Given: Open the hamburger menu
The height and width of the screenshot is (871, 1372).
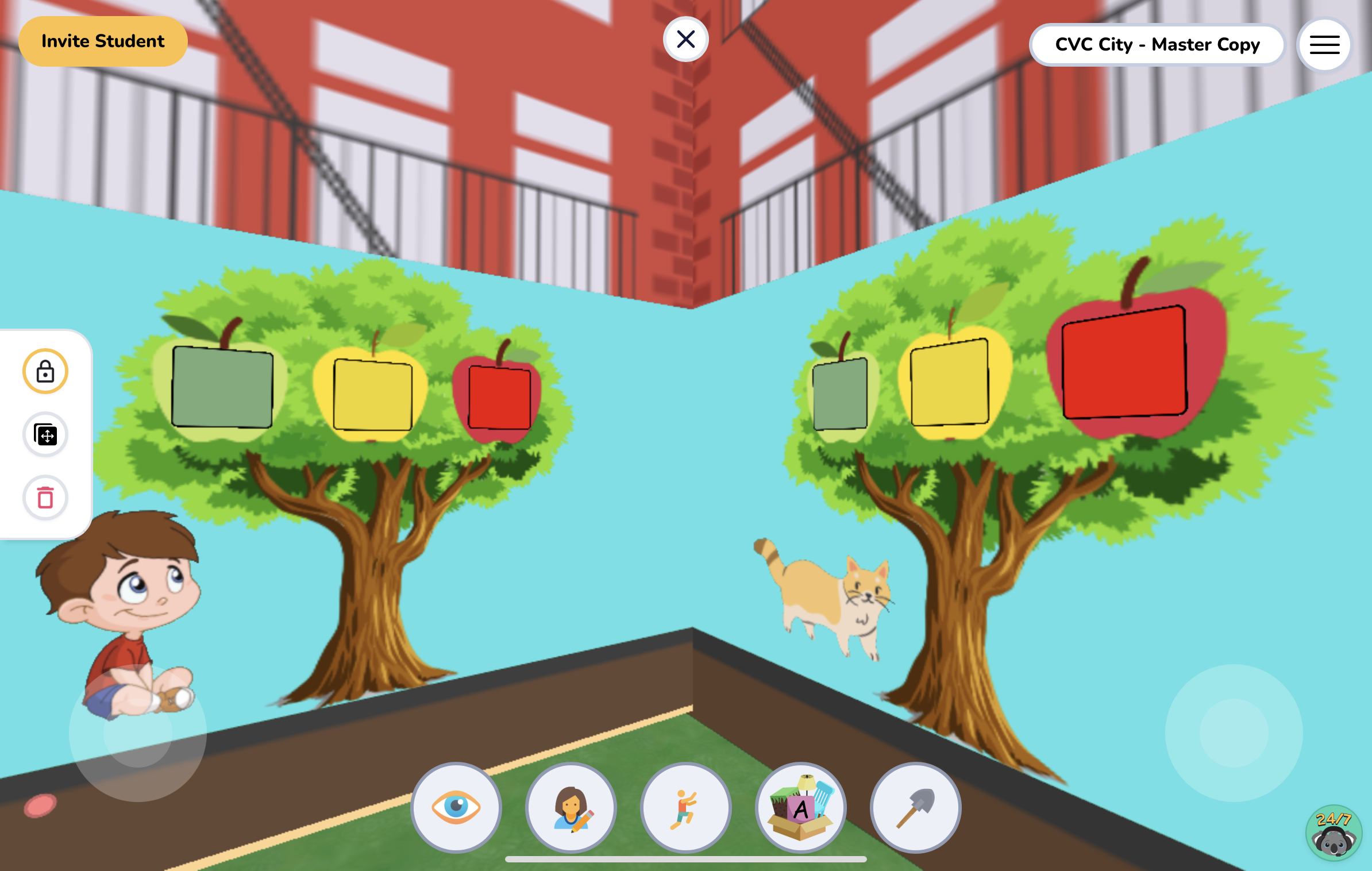Looking at the screenshot, I should coord(1323,44).
